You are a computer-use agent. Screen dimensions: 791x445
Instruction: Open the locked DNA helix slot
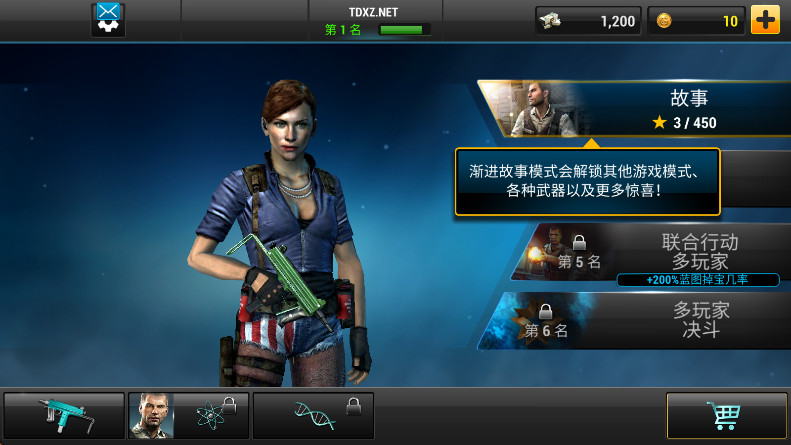coord(313,416)
